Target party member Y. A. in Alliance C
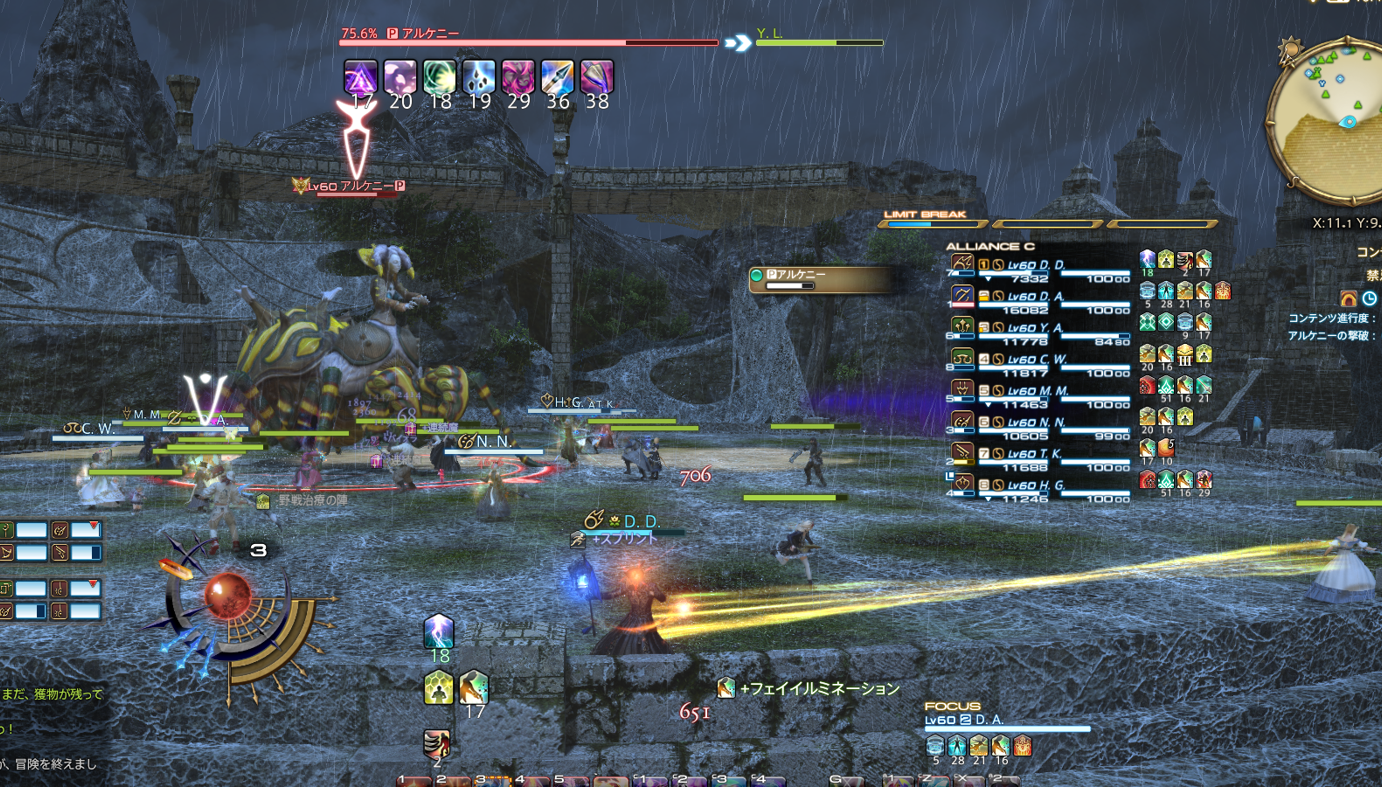This screenshot has height=787, width=1382. (1040, 329)
